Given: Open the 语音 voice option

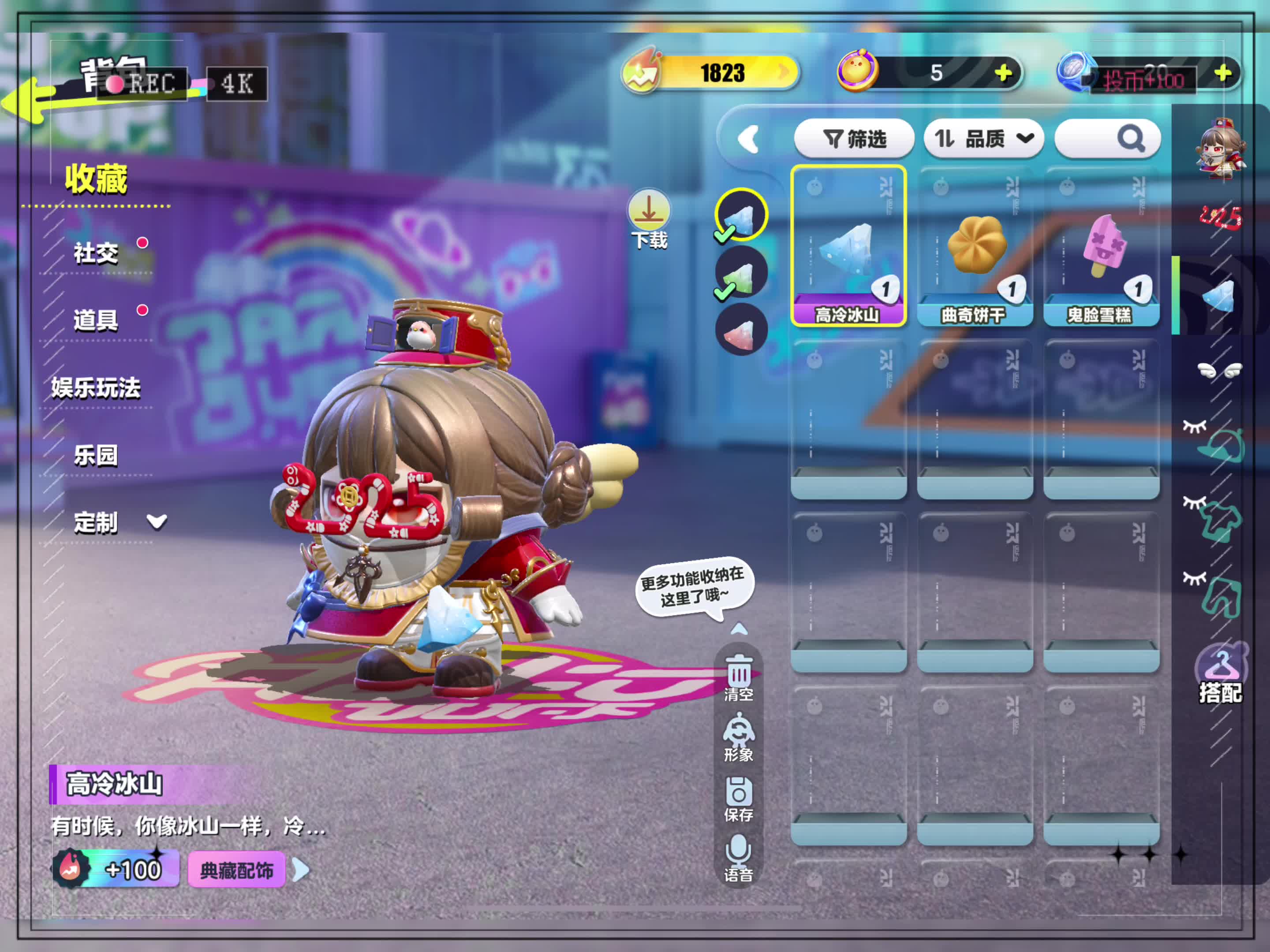Looking at the screenshot, I should coord(738,858).
